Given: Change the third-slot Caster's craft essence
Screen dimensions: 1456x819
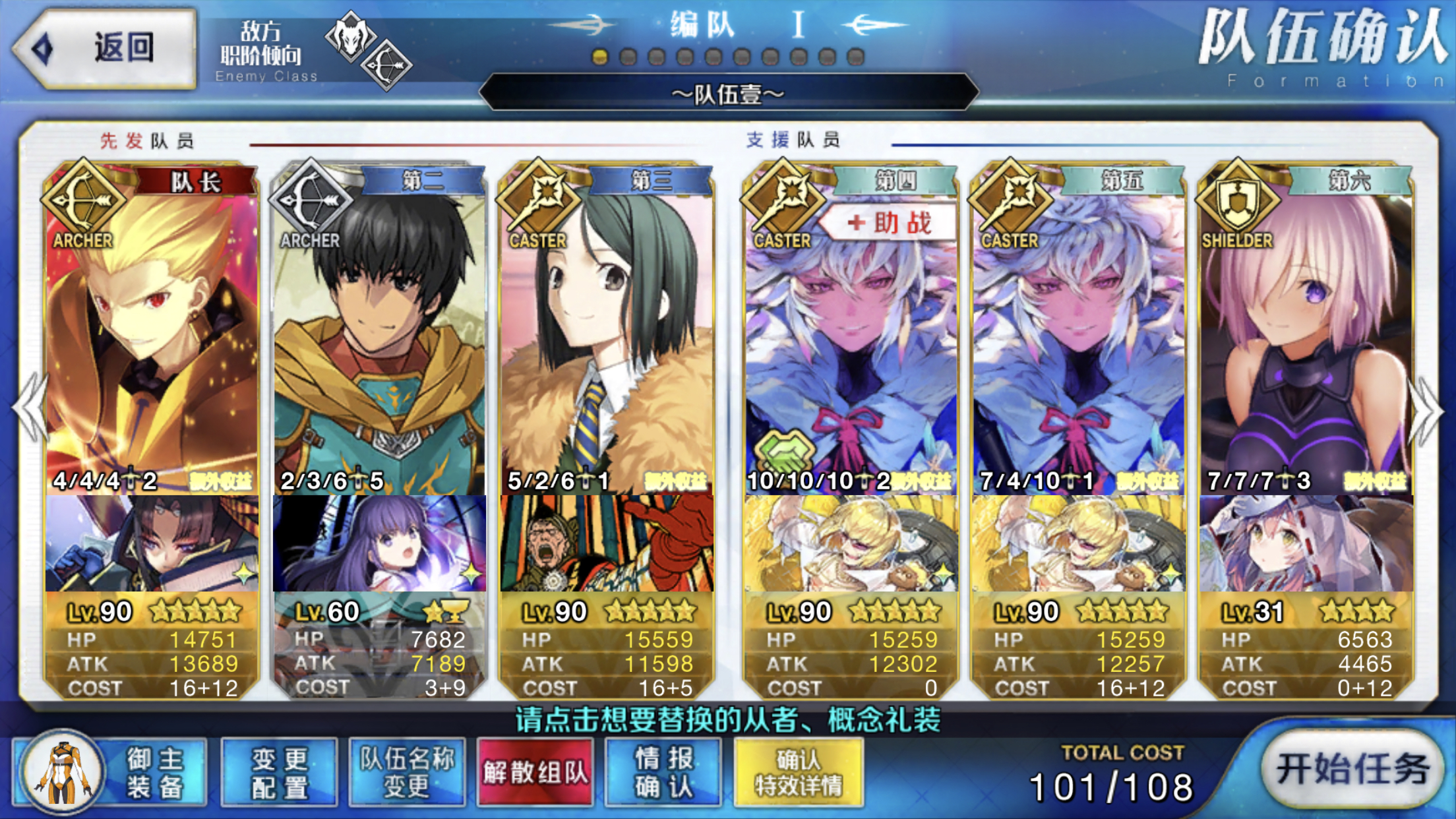Looking at the screenshot, I should pyautogui.click(x=607, y=543).
